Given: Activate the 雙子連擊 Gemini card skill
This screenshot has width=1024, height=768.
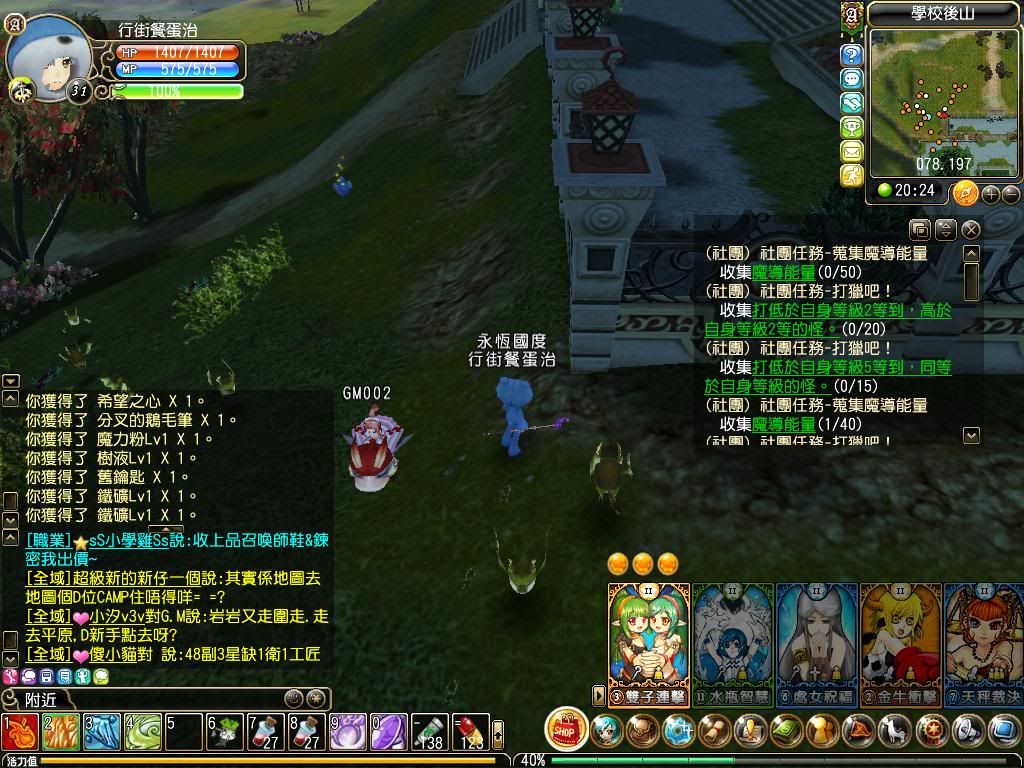Looking at the screenshot, I should pyautogui.click(x=648, y=634).
